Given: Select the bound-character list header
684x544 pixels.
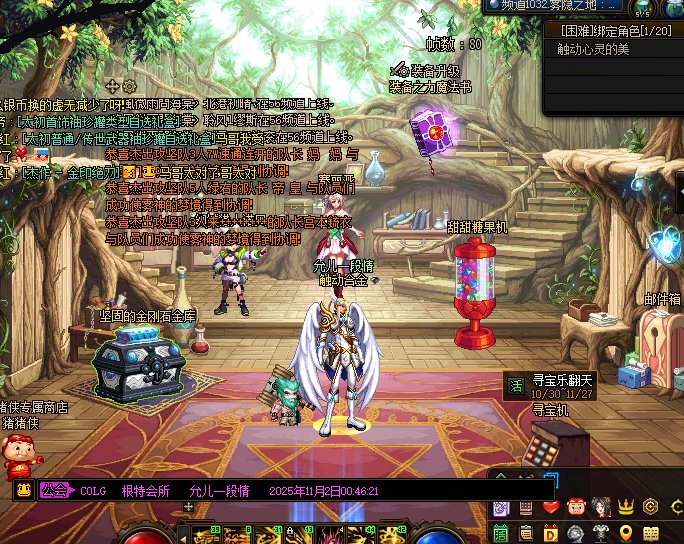Looking at the screenshot, I should [x=612, y=31].
